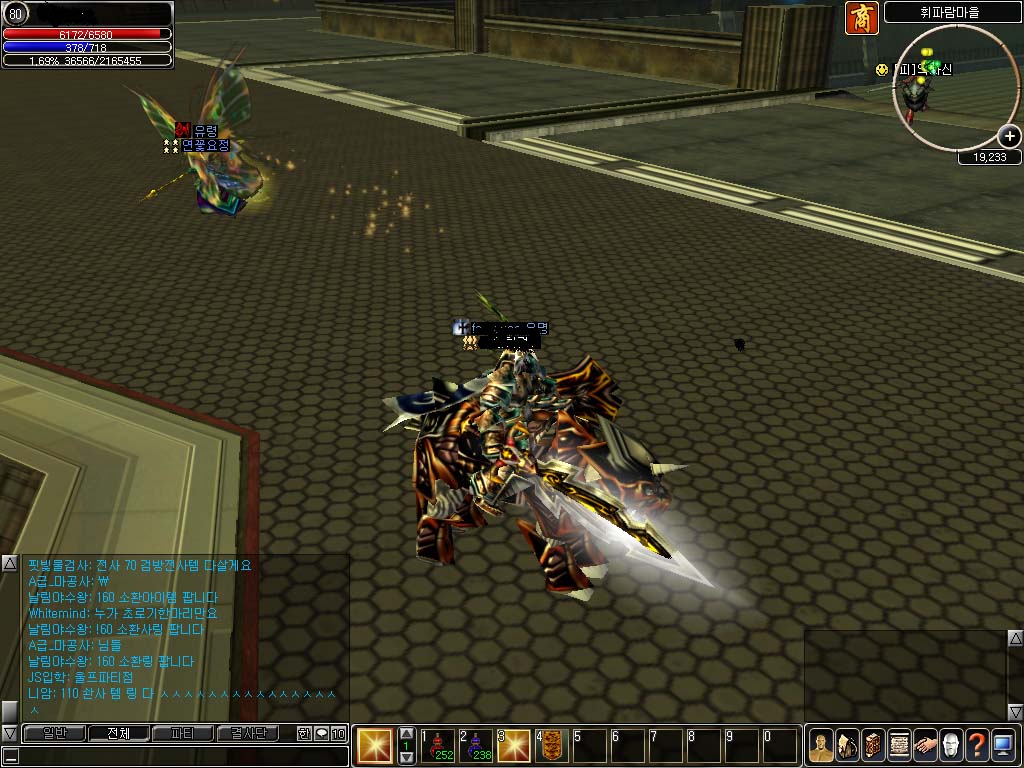Open the inventory bag icon
This screenshot has width=1024, height=768.
tap(847, 746)
